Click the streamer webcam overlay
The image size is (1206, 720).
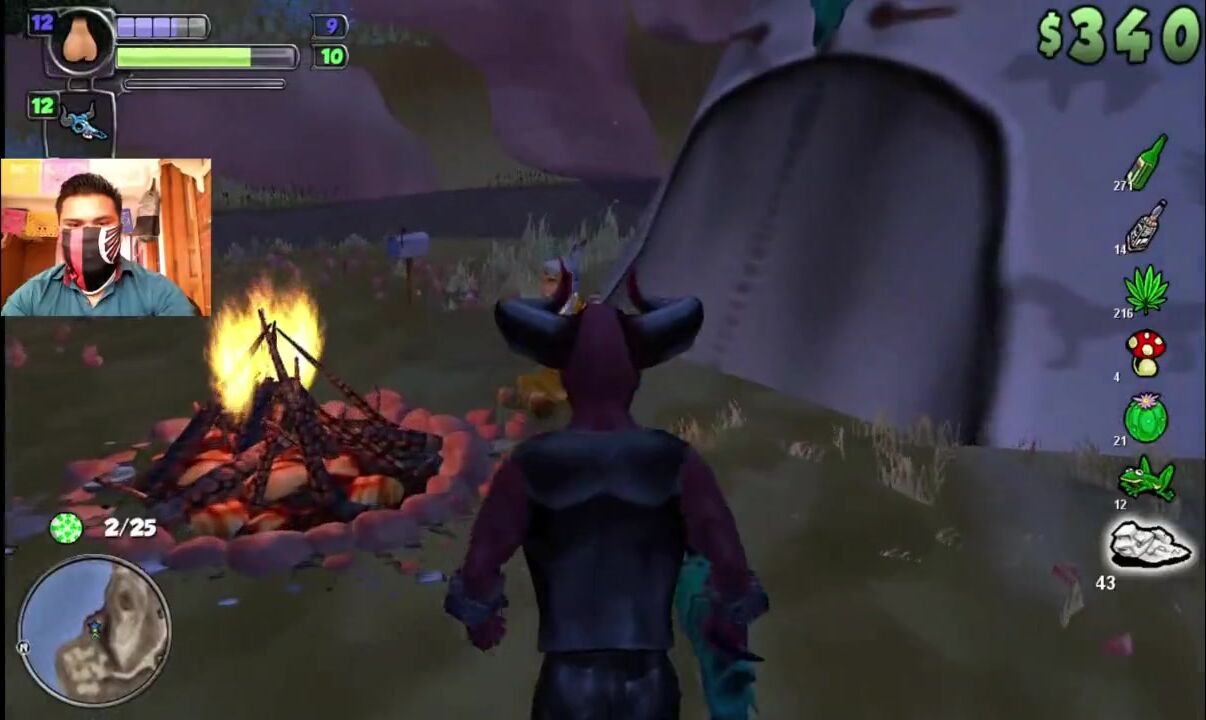106,237
